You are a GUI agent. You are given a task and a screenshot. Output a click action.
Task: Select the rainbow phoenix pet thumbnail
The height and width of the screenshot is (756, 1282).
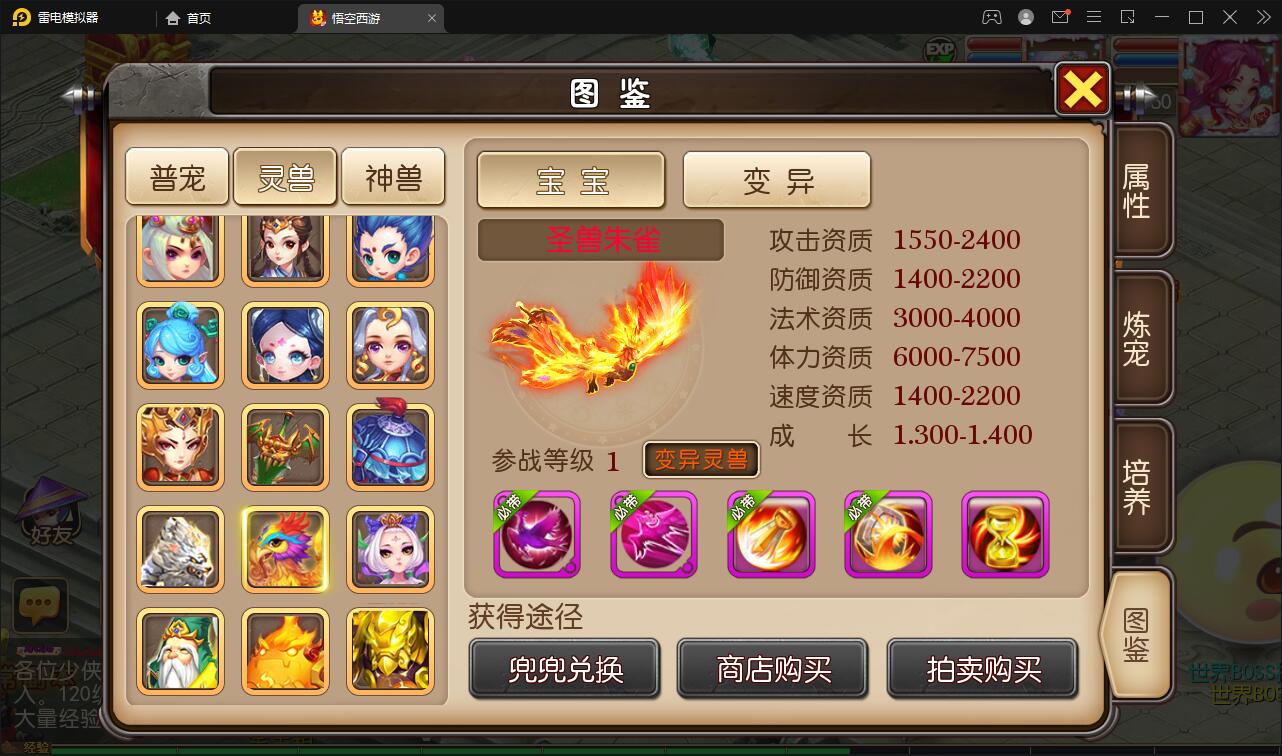tap(285, 549)
